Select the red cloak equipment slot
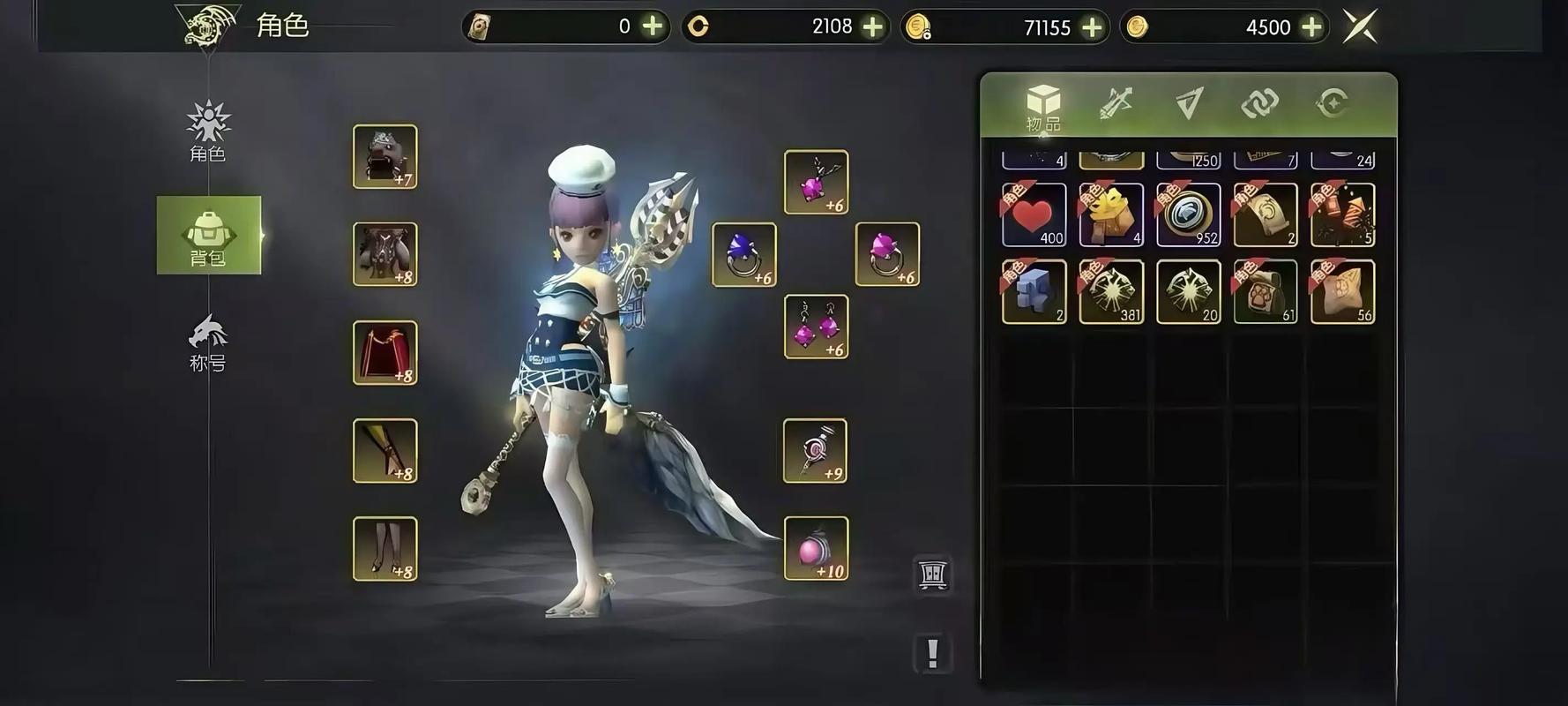 click(x=385, y=352)
